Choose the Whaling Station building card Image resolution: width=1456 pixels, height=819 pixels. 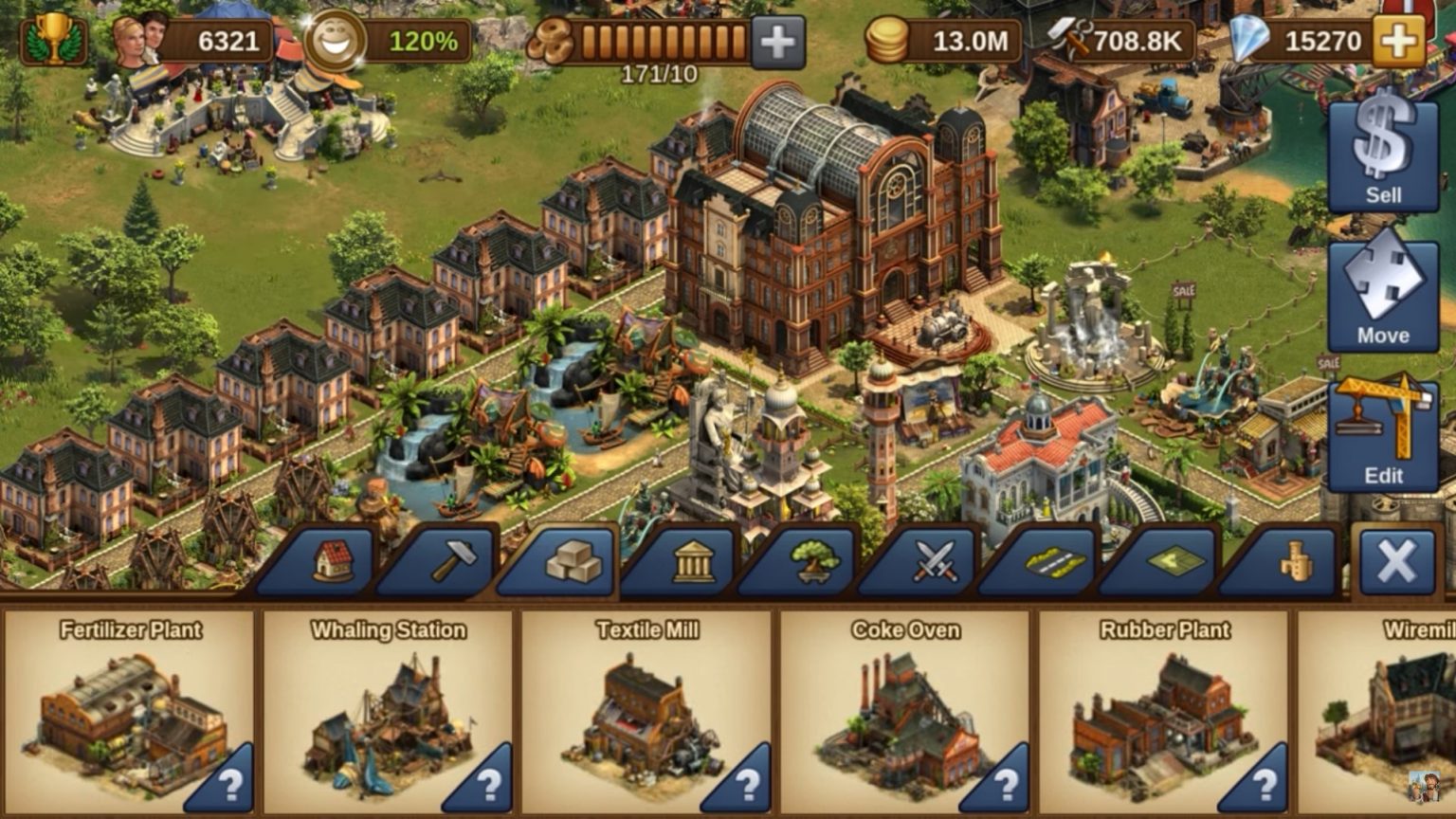pos(389,713)
